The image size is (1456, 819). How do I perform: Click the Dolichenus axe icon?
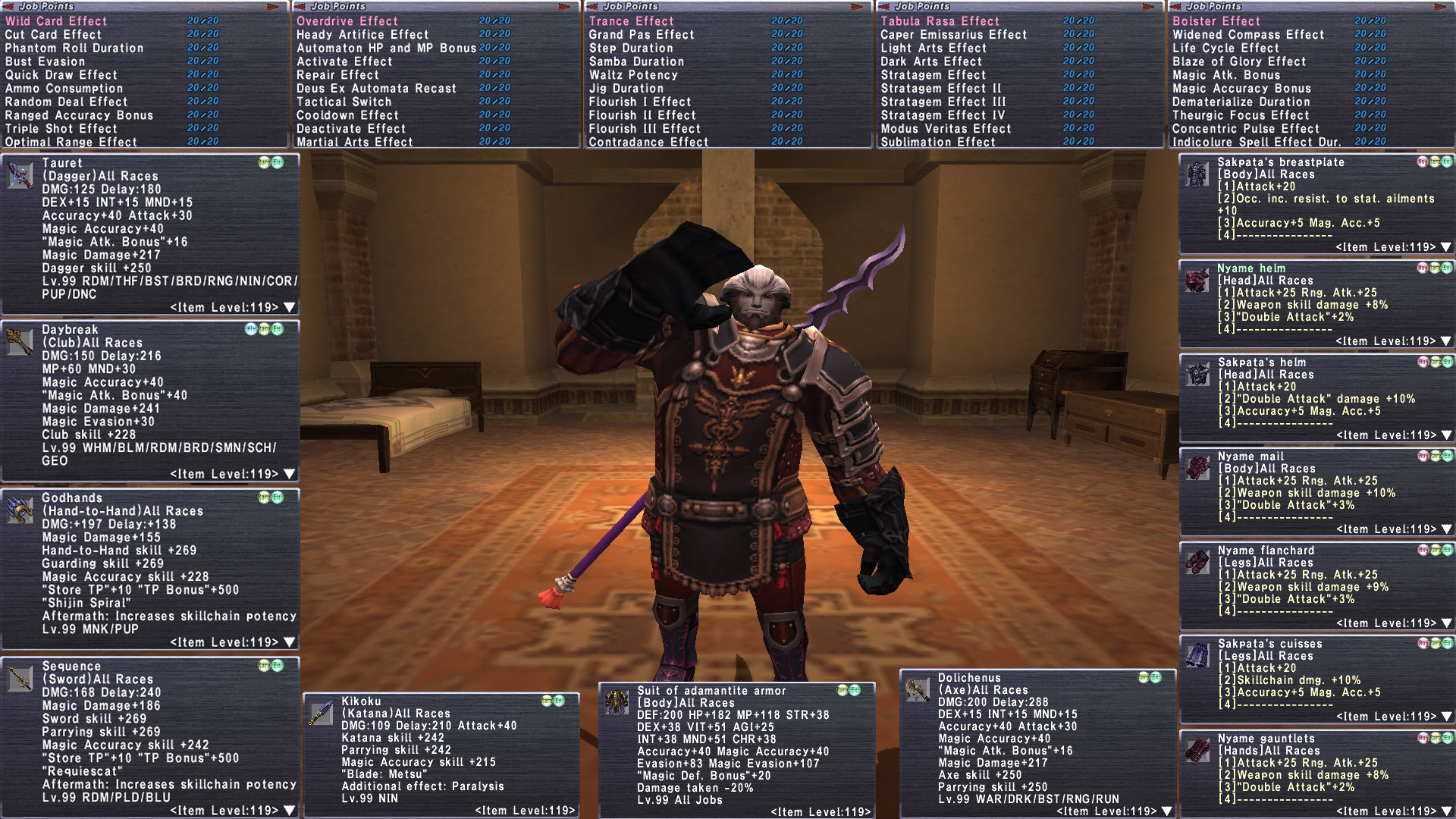(x=918, y=689)
